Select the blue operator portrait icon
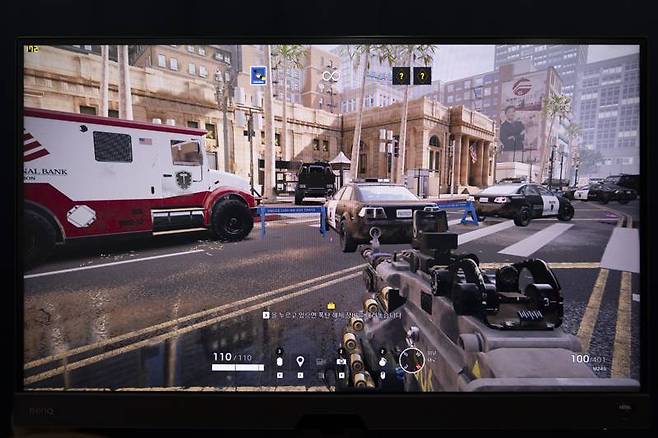658x438 pixels. click(x=258, y=74)
